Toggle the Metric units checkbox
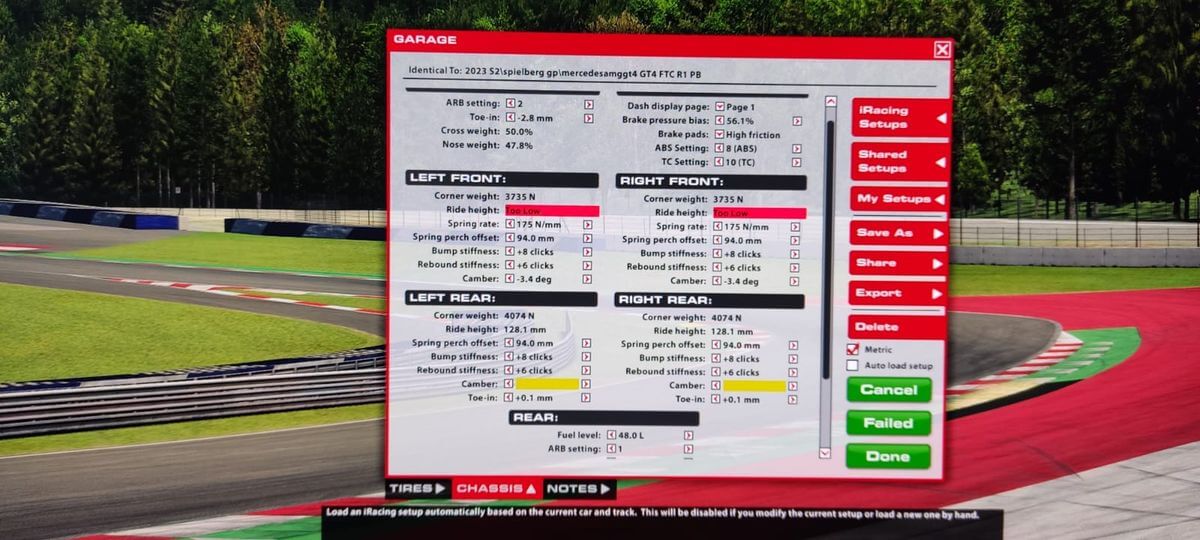 click(853, 350)
